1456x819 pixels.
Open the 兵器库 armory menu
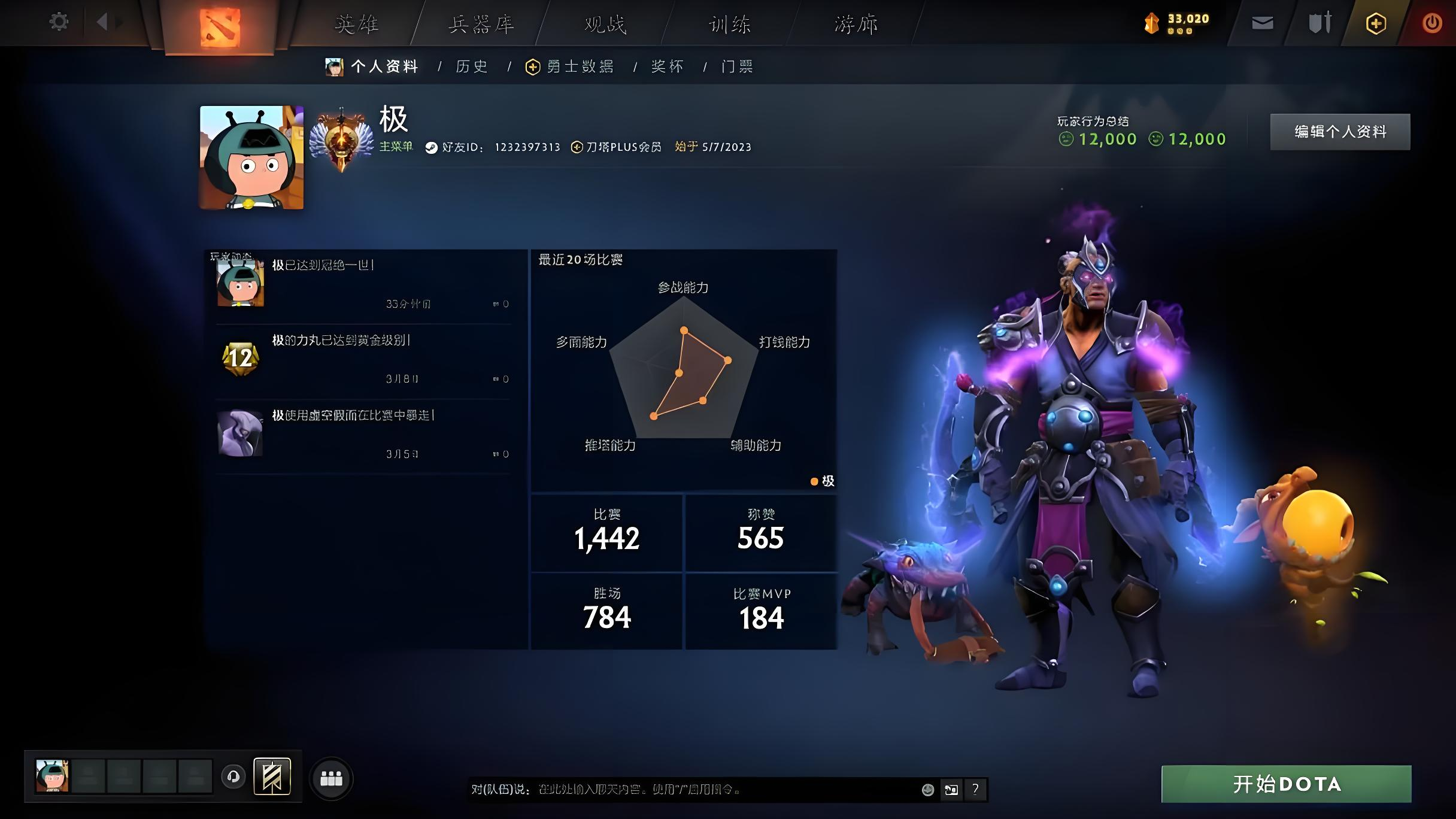coord(481,25)
